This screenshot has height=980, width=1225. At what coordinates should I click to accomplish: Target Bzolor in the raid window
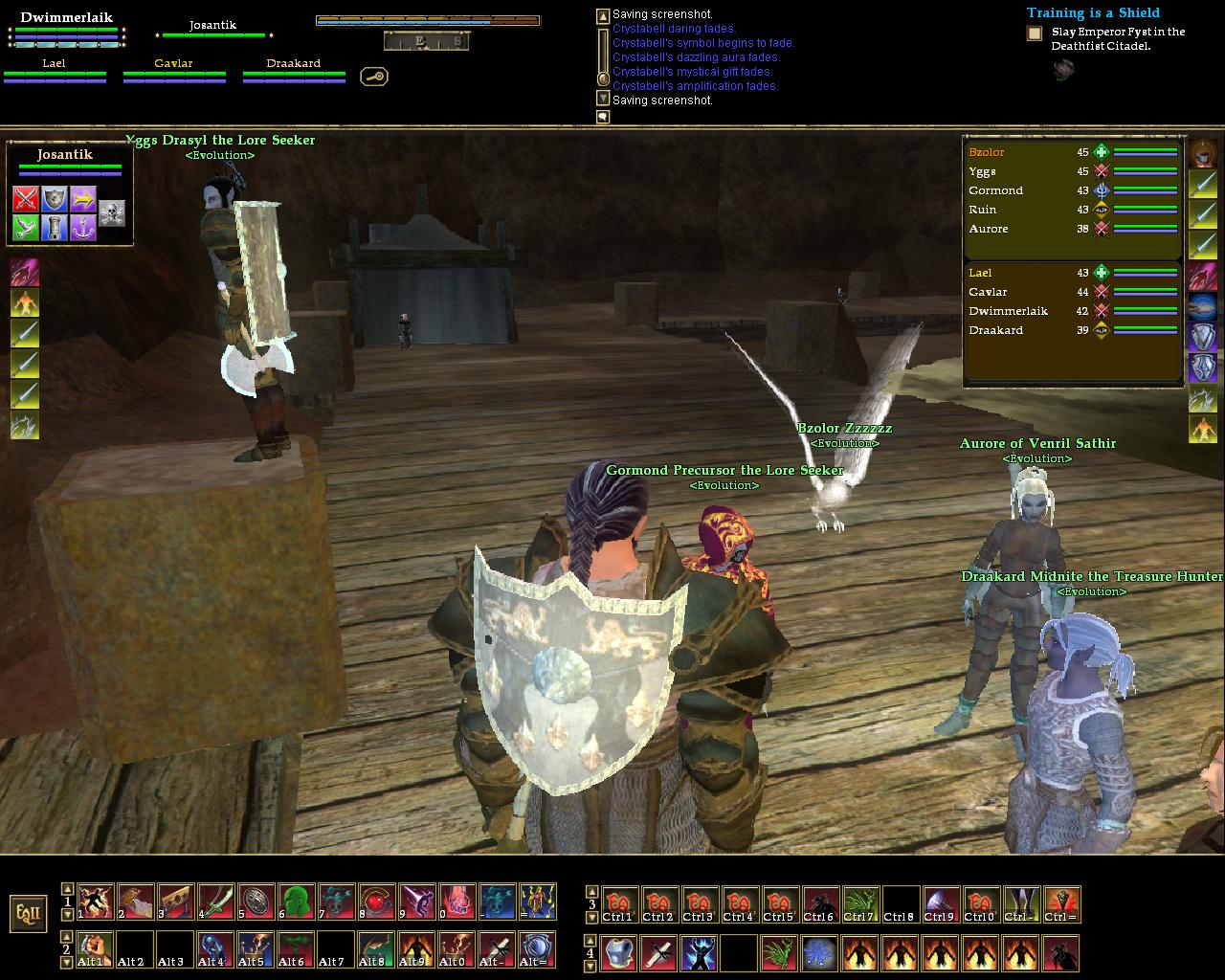987,152
